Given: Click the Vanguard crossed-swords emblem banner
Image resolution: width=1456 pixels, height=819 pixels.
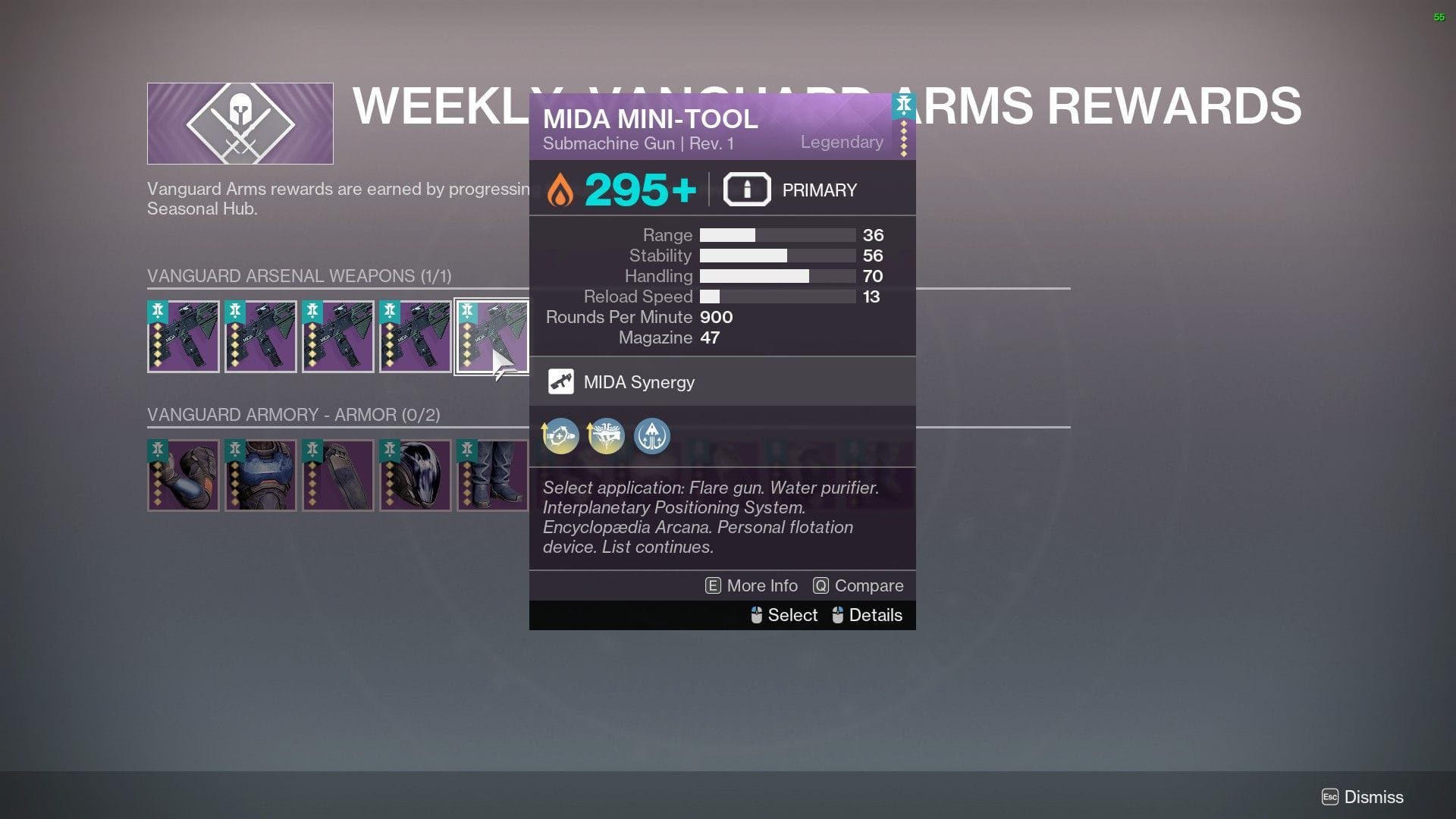Looking at the screenshot, I should point(240,123).
